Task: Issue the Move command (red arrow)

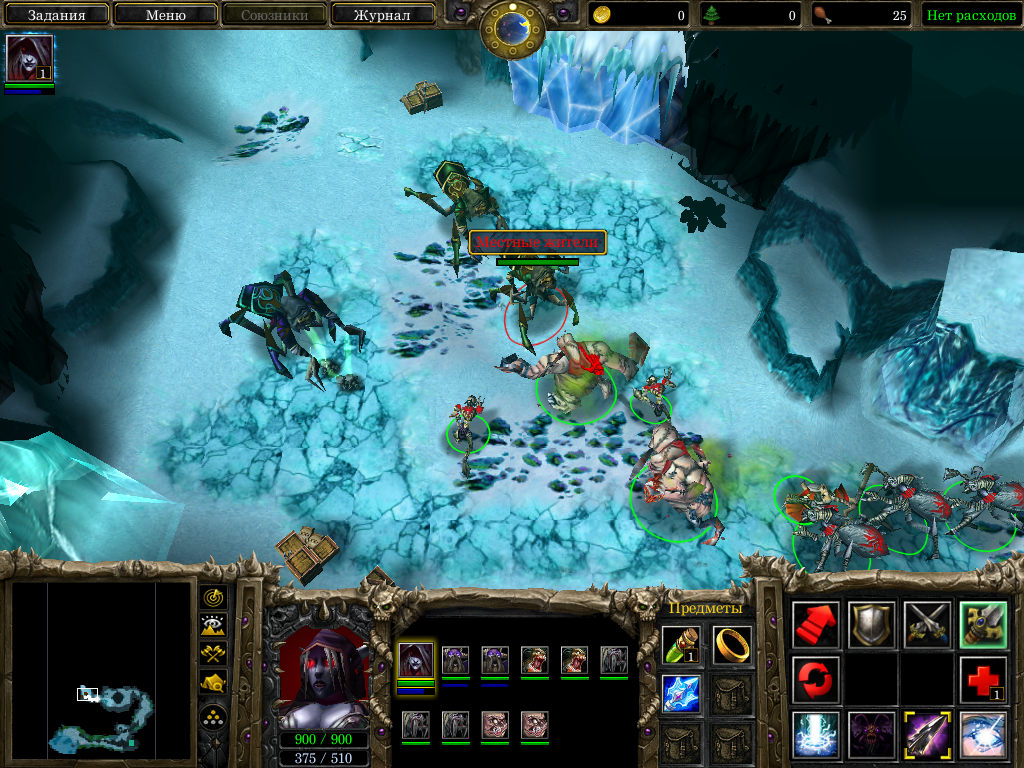Action: tap(815, 624)
